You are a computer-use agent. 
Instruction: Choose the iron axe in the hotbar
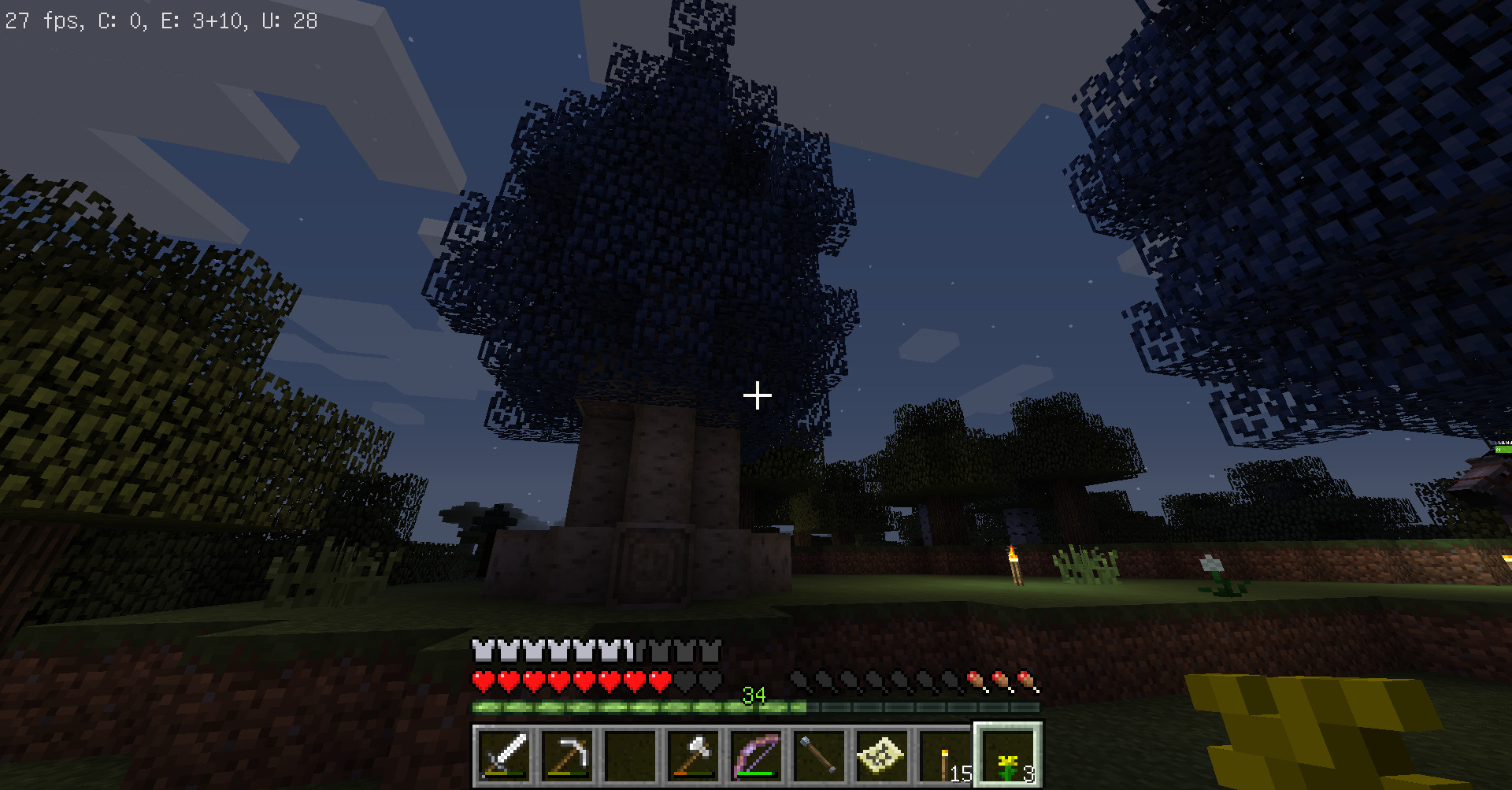point(694,755)
